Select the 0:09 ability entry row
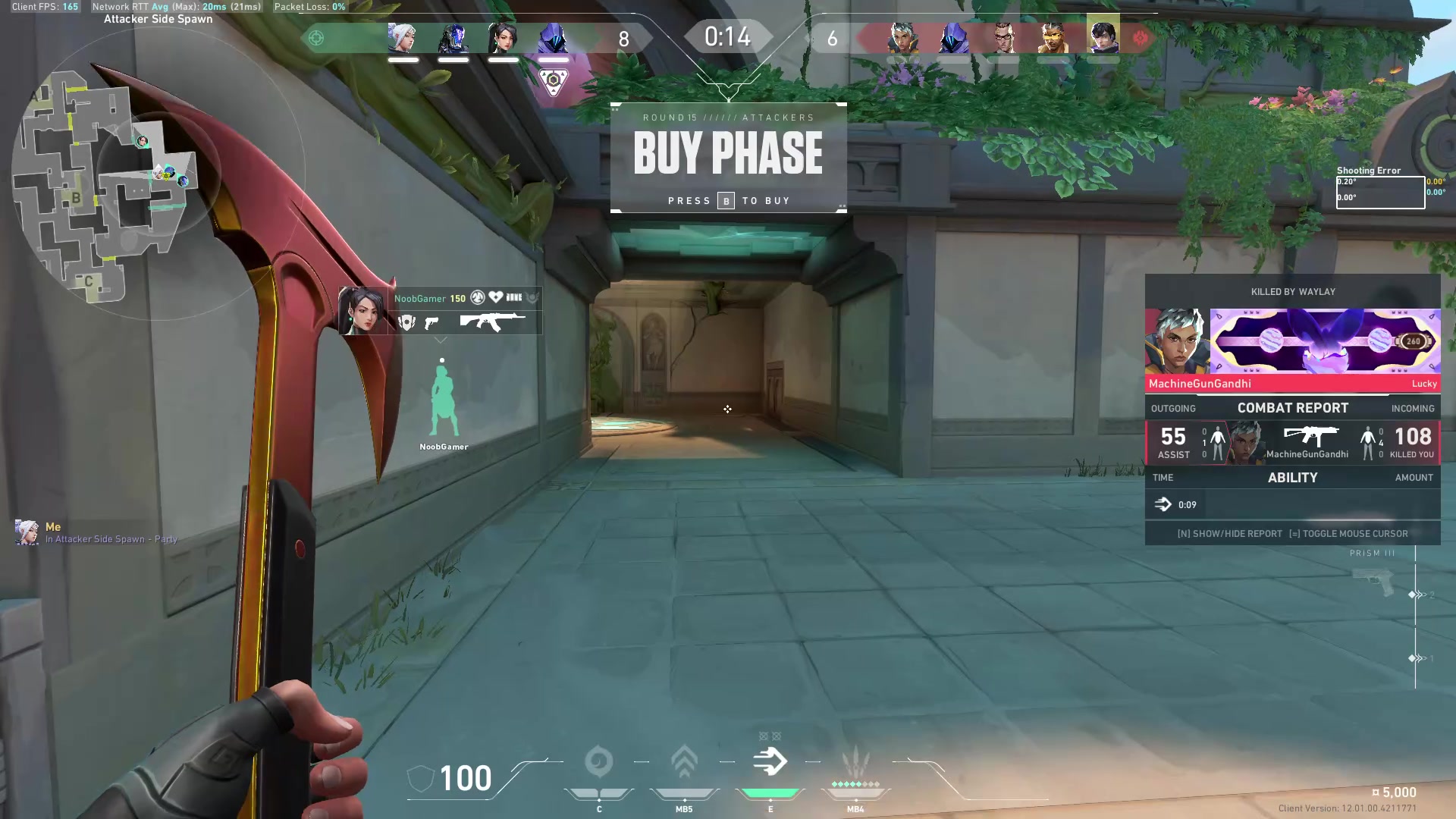The height and width of the screenshot is (819, 1456). click(1292, 505)
